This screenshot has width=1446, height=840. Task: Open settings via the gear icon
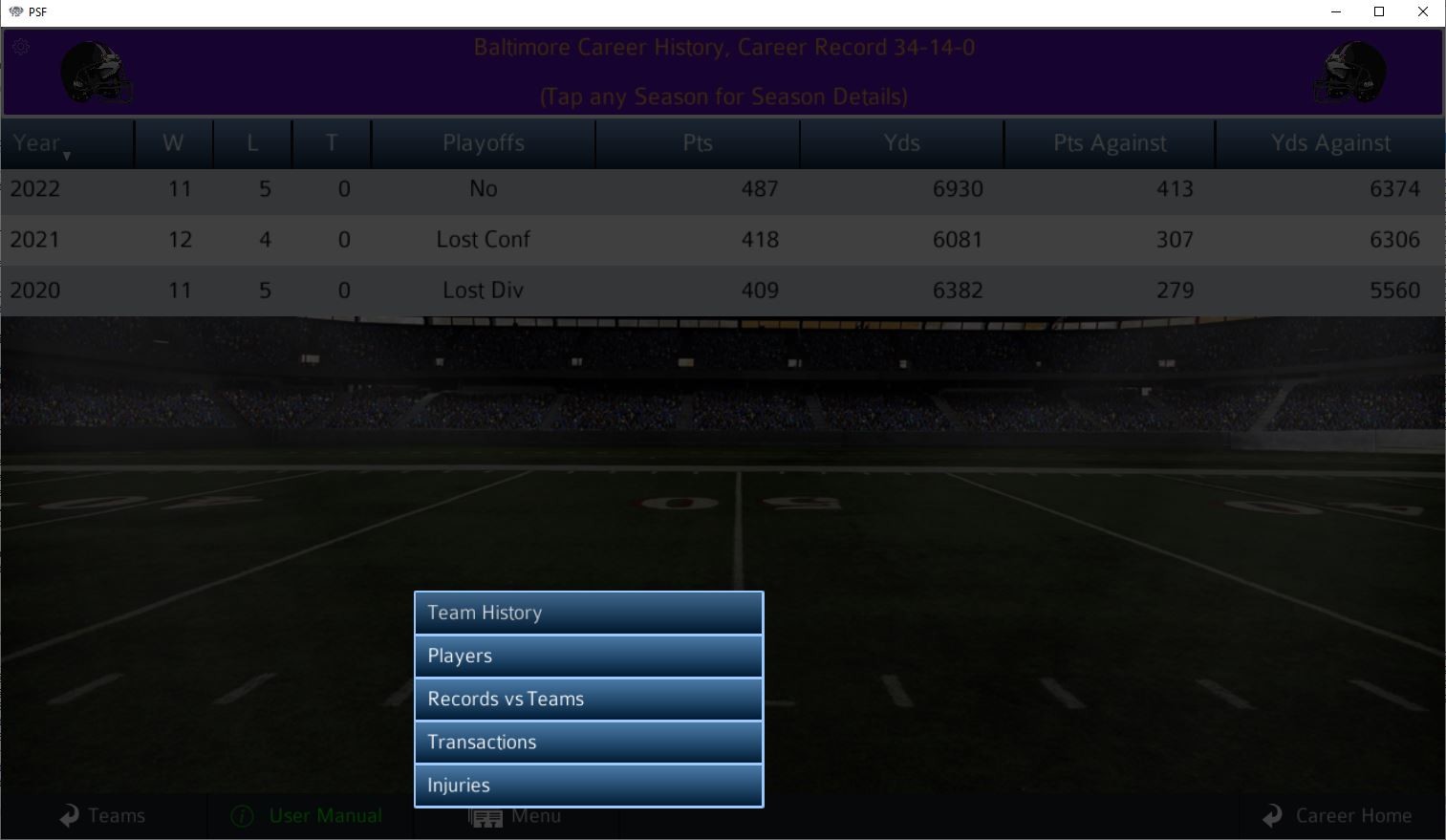(20, 46)
